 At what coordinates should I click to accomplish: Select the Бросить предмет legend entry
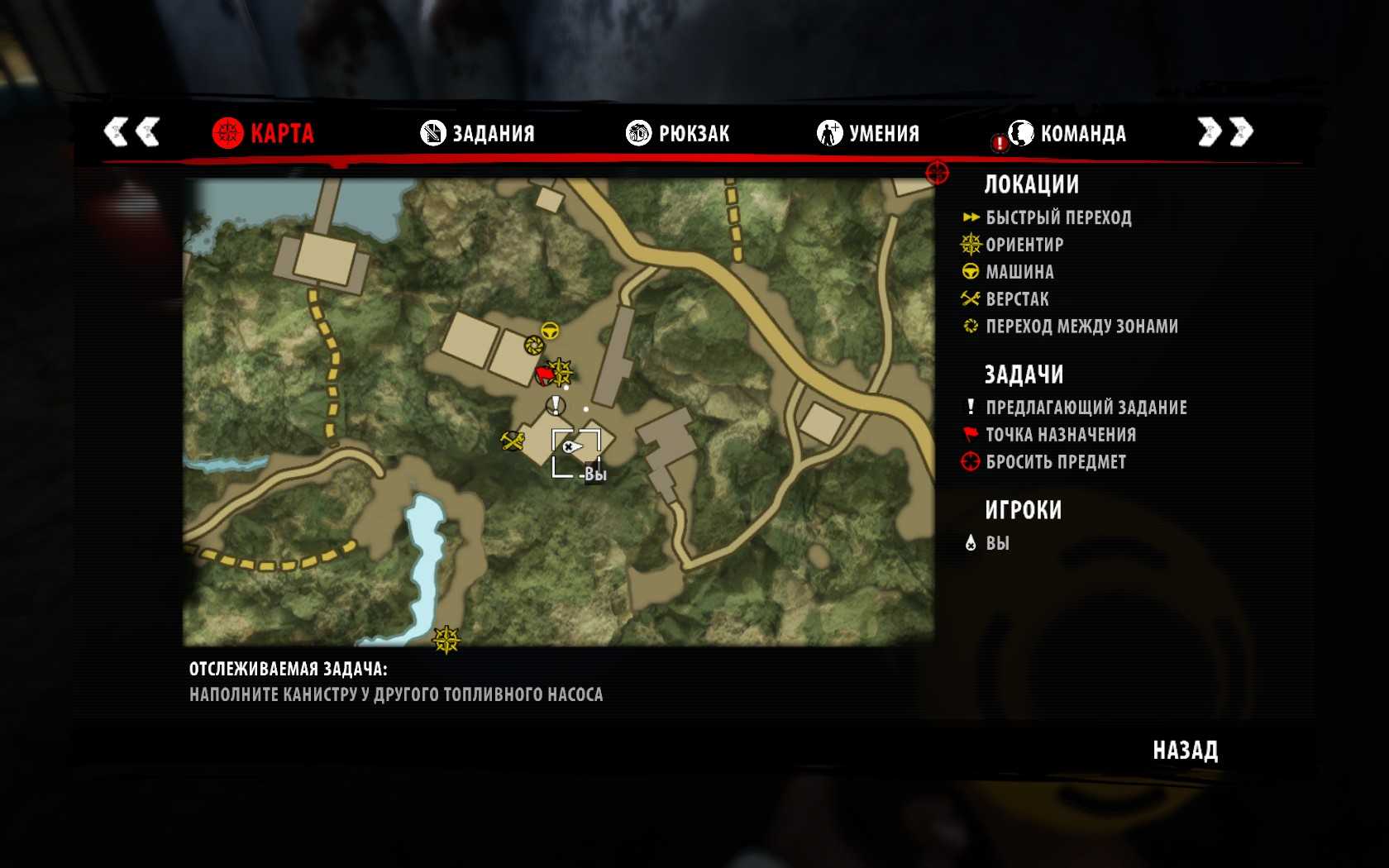pos(1056,462)
